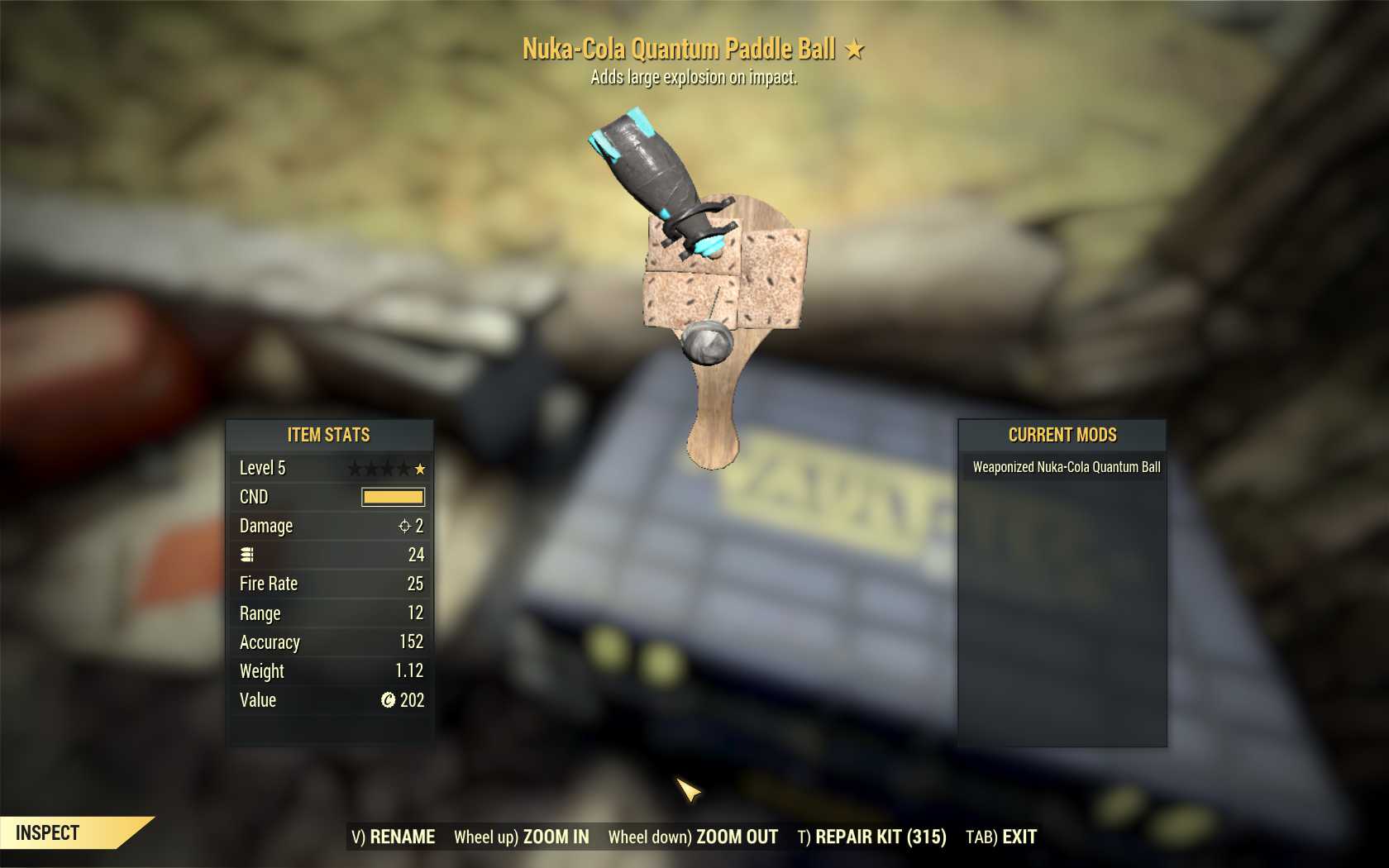Image resolution: width=1389 pixels, height=868 pixels.
Task: Click the caps icon beside the 202 Value
Action: pos(385,700)
